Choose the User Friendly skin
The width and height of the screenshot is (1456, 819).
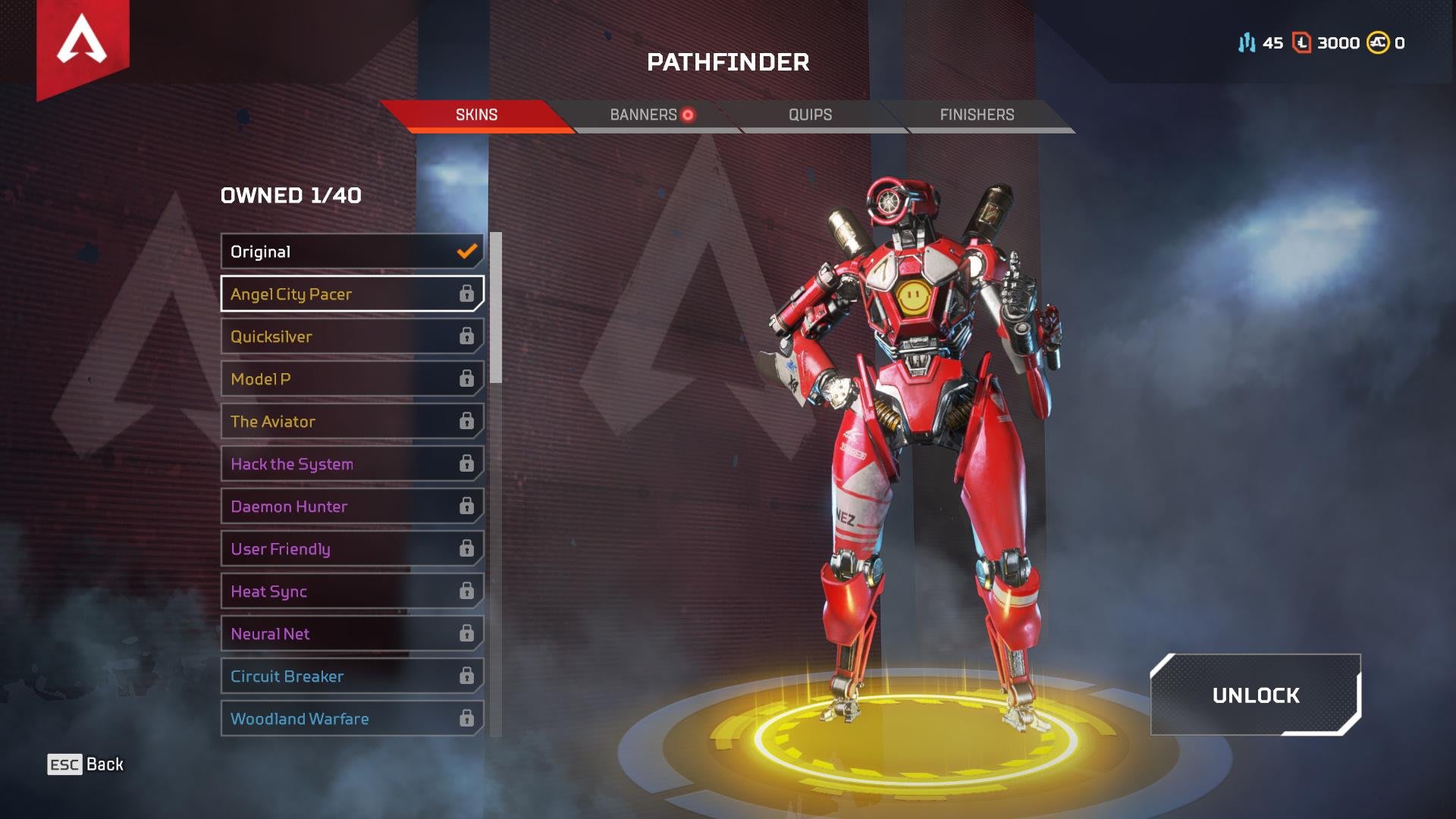(x=352, y=549)
